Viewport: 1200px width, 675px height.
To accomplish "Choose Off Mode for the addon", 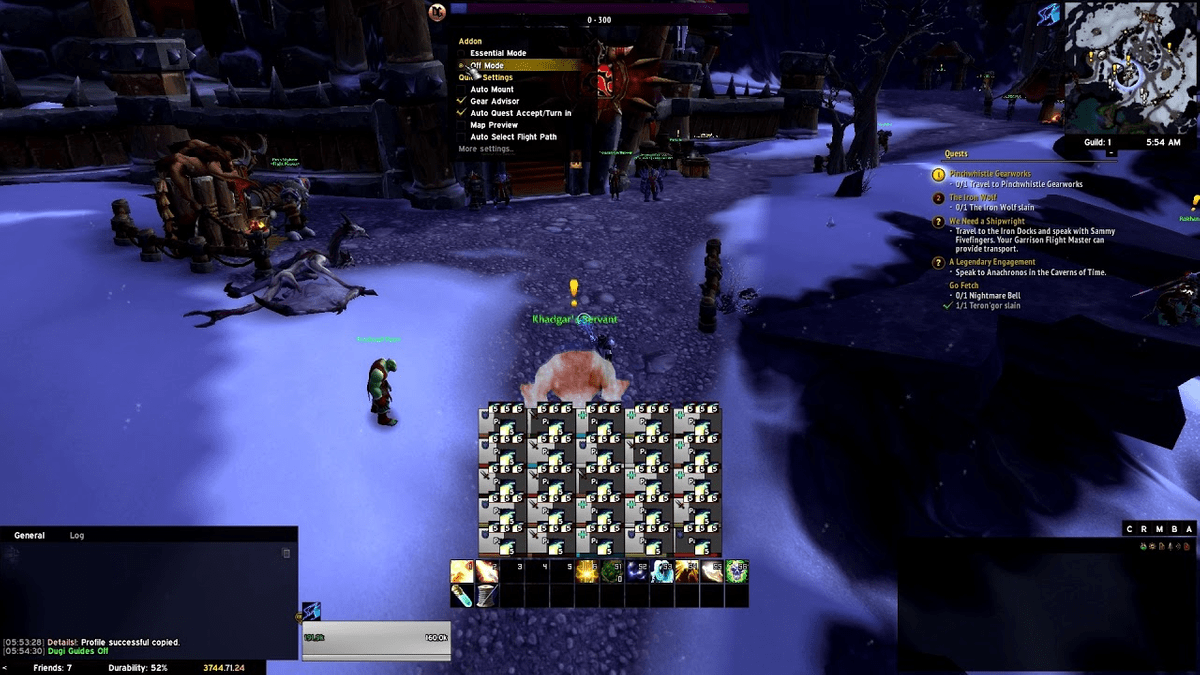I will point(487,65).
